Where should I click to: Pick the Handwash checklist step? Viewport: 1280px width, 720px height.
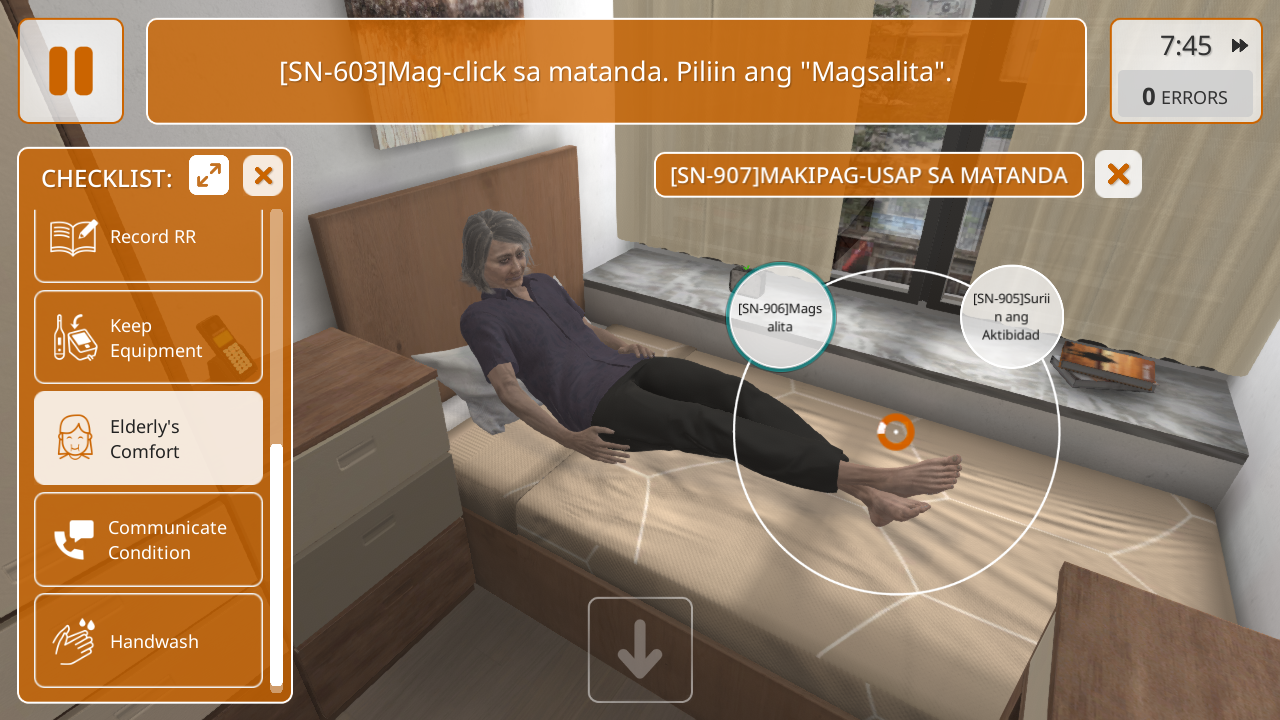pyautogui.click(x=148, y=641)
